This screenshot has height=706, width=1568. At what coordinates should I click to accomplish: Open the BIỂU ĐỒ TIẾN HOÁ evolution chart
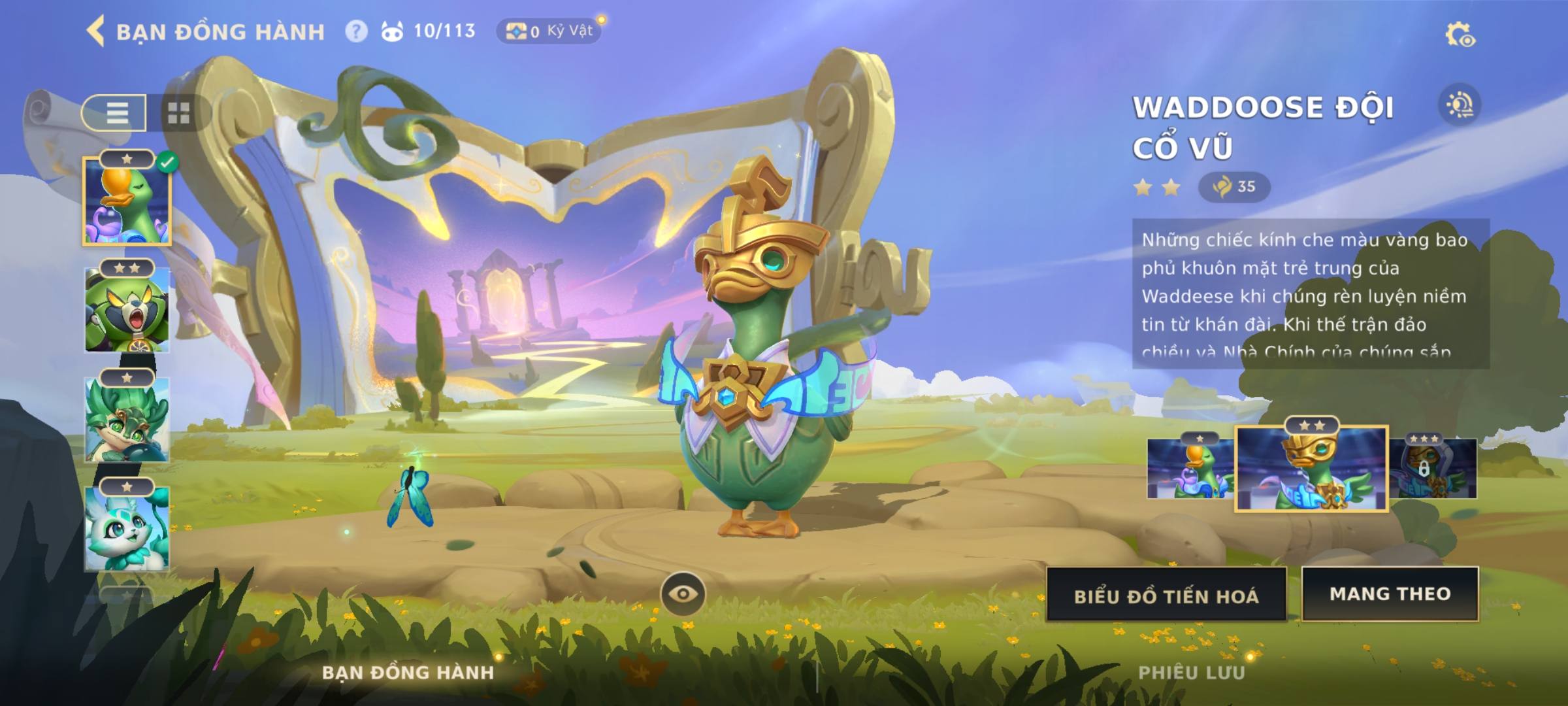[1166, 596]
